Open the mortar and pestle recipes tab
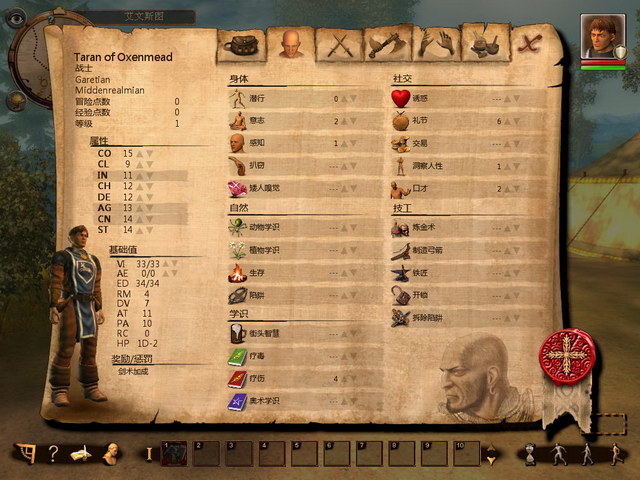Screen dimensions: 640x480 tap(483, 44)
